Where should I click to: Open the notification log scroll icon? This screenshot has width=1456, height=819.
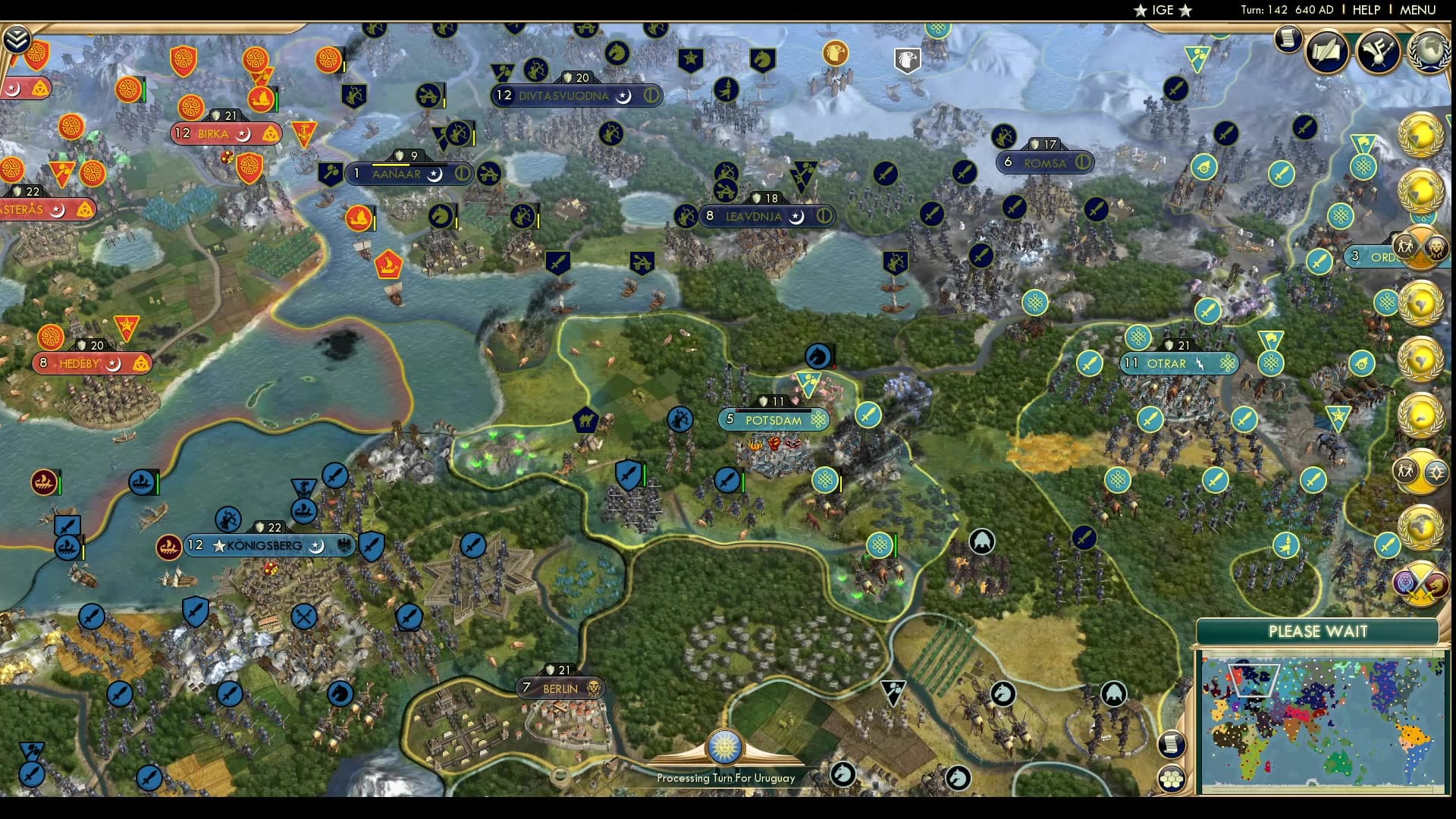[1287, 40]
